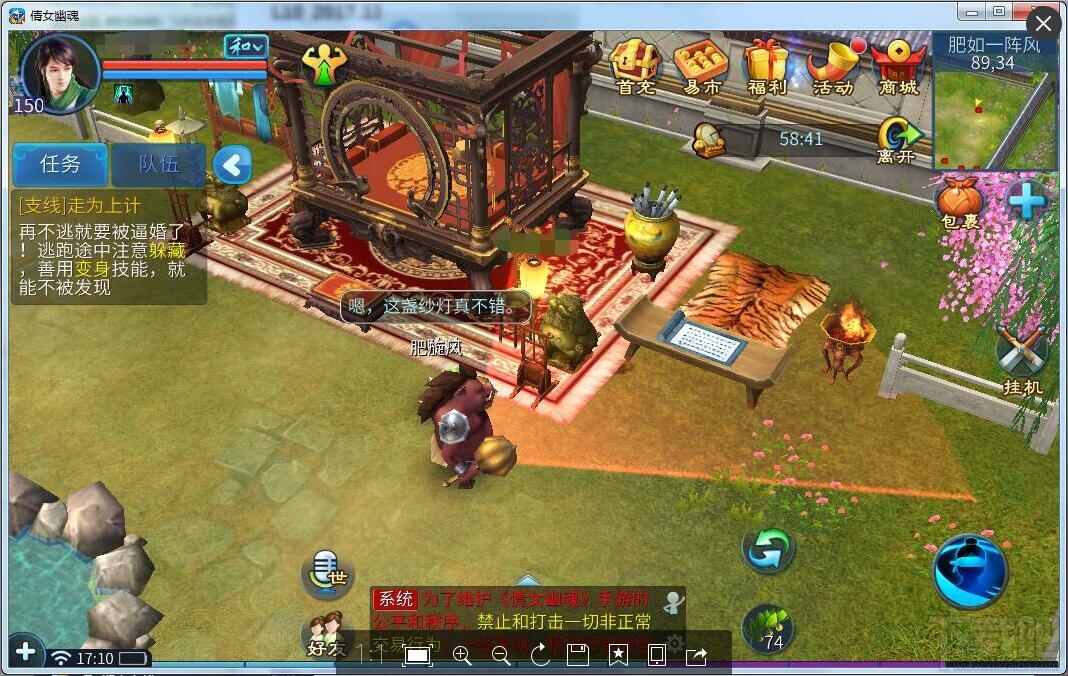The height and width of the screenshot is (676, 1068).
Task: Expand the blue plus menu button
Action: (1026, 201)
